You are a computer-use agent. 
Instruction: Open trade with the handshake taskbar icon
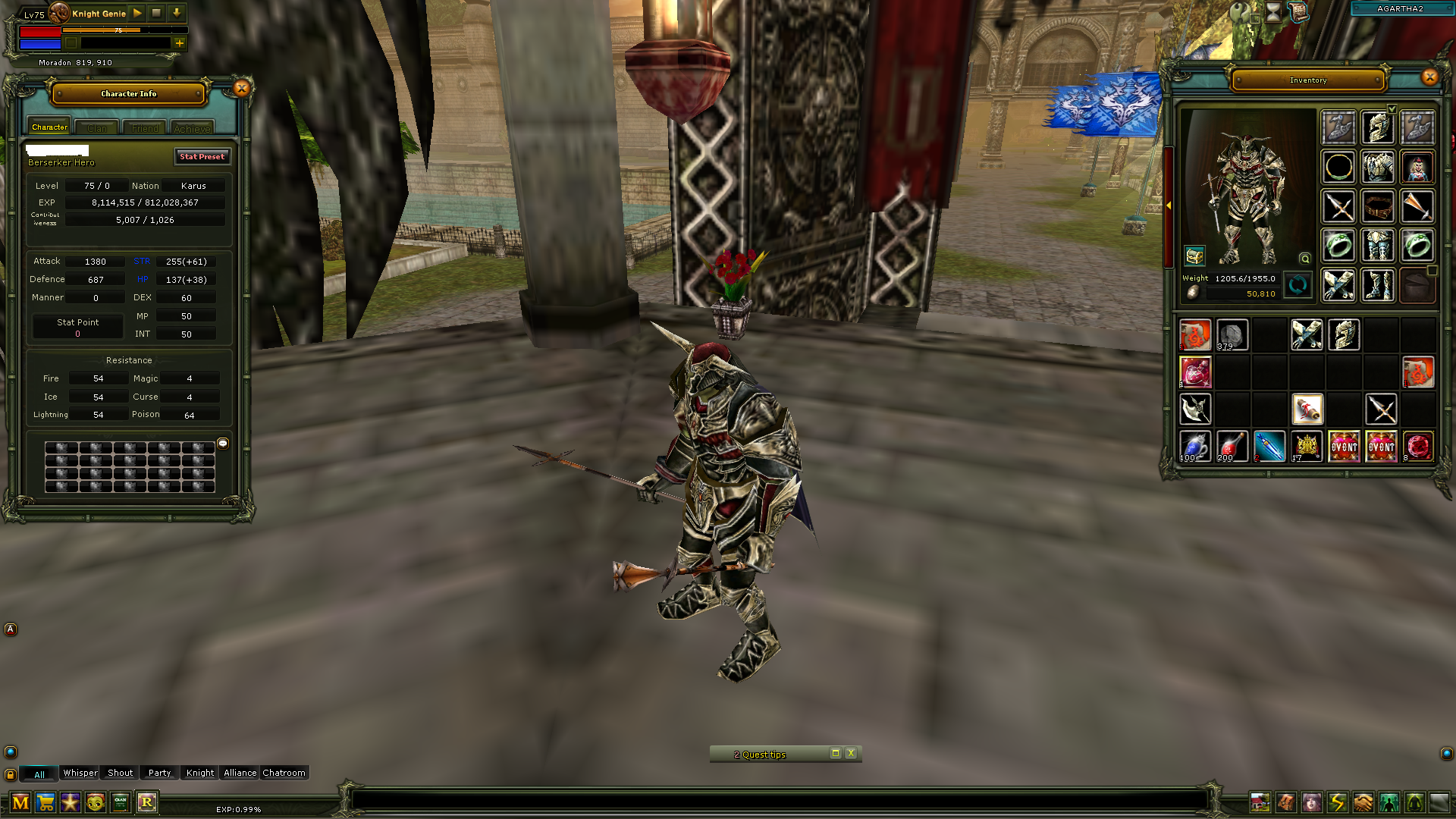[1363, 804]
